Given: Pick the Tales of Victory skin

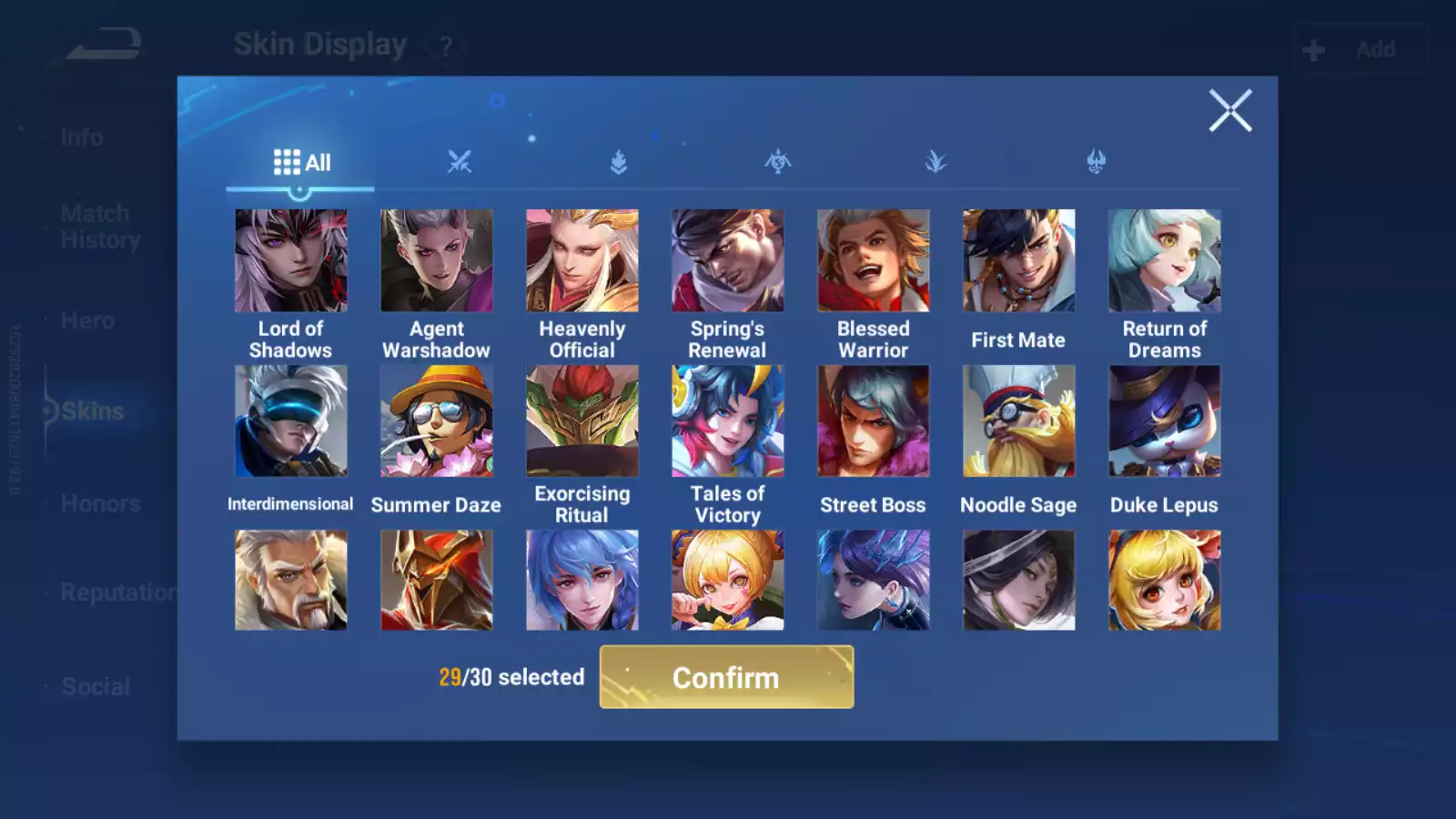Looking at the screenshot, I should tap(727, 421).
